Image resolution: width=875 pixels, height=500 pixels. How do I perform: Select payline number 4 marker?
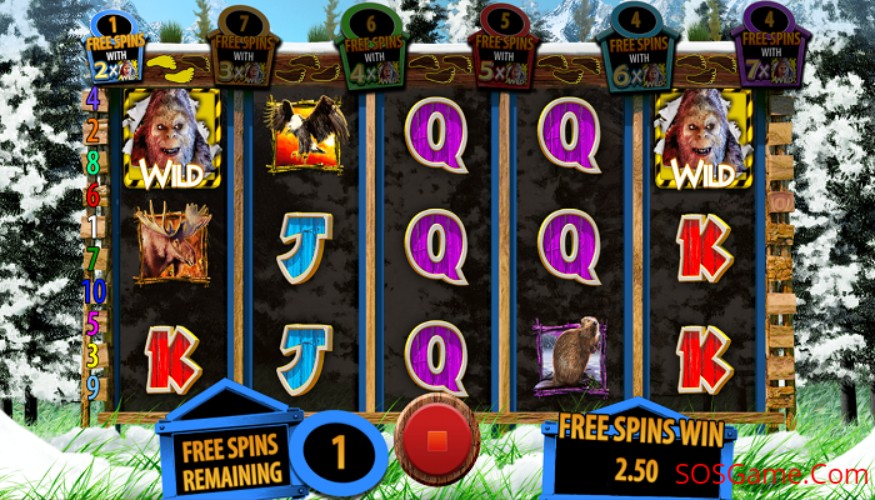pos(93,98)
